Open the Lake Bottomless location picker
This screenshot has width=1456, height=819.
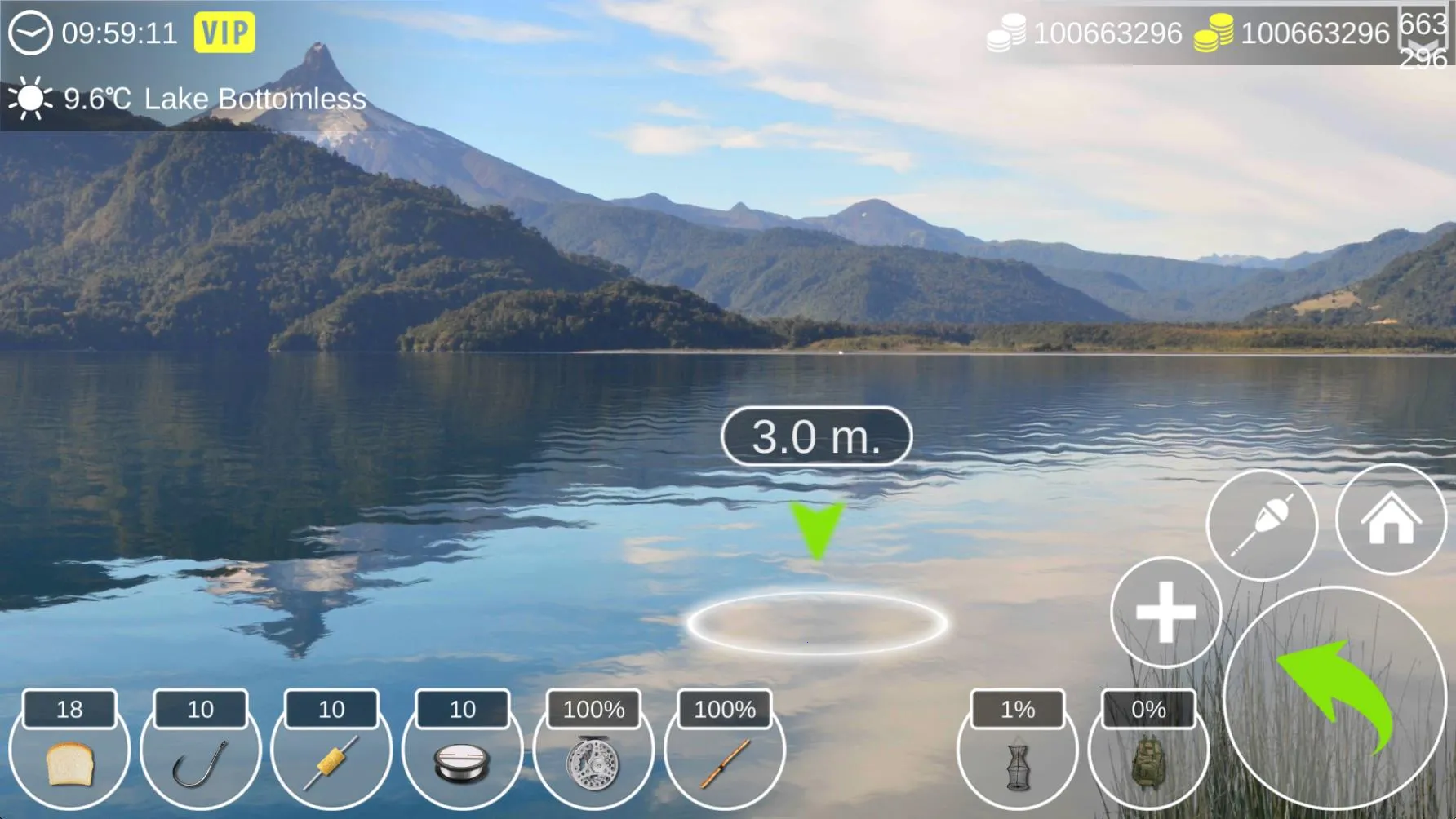(x=253, y=100)
